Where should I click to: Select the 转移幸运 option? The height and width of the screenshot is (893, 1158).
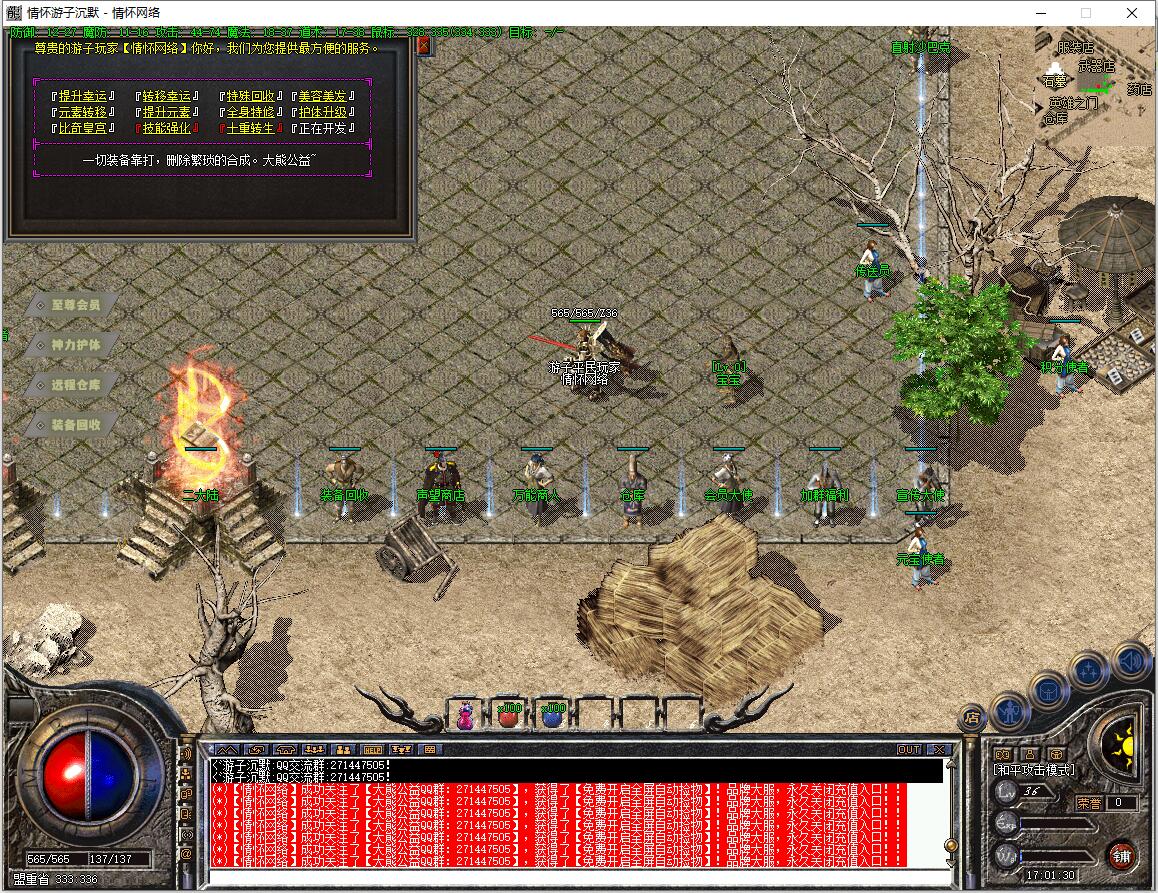coord(166,96)
